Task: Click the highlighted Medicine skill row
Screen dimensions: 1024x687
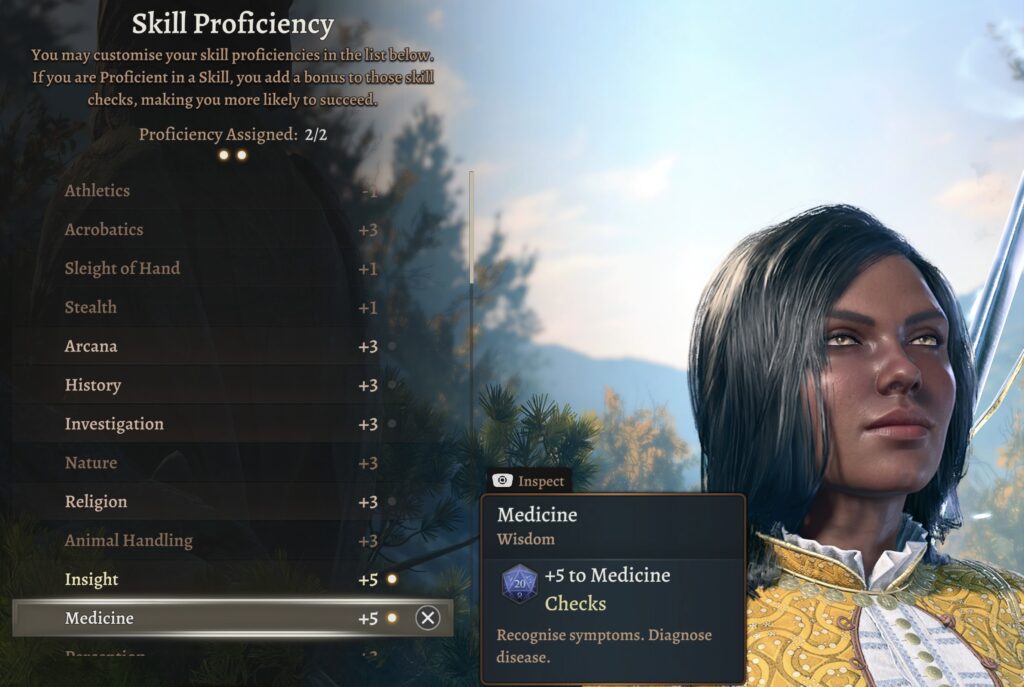Action: point(200,618)
